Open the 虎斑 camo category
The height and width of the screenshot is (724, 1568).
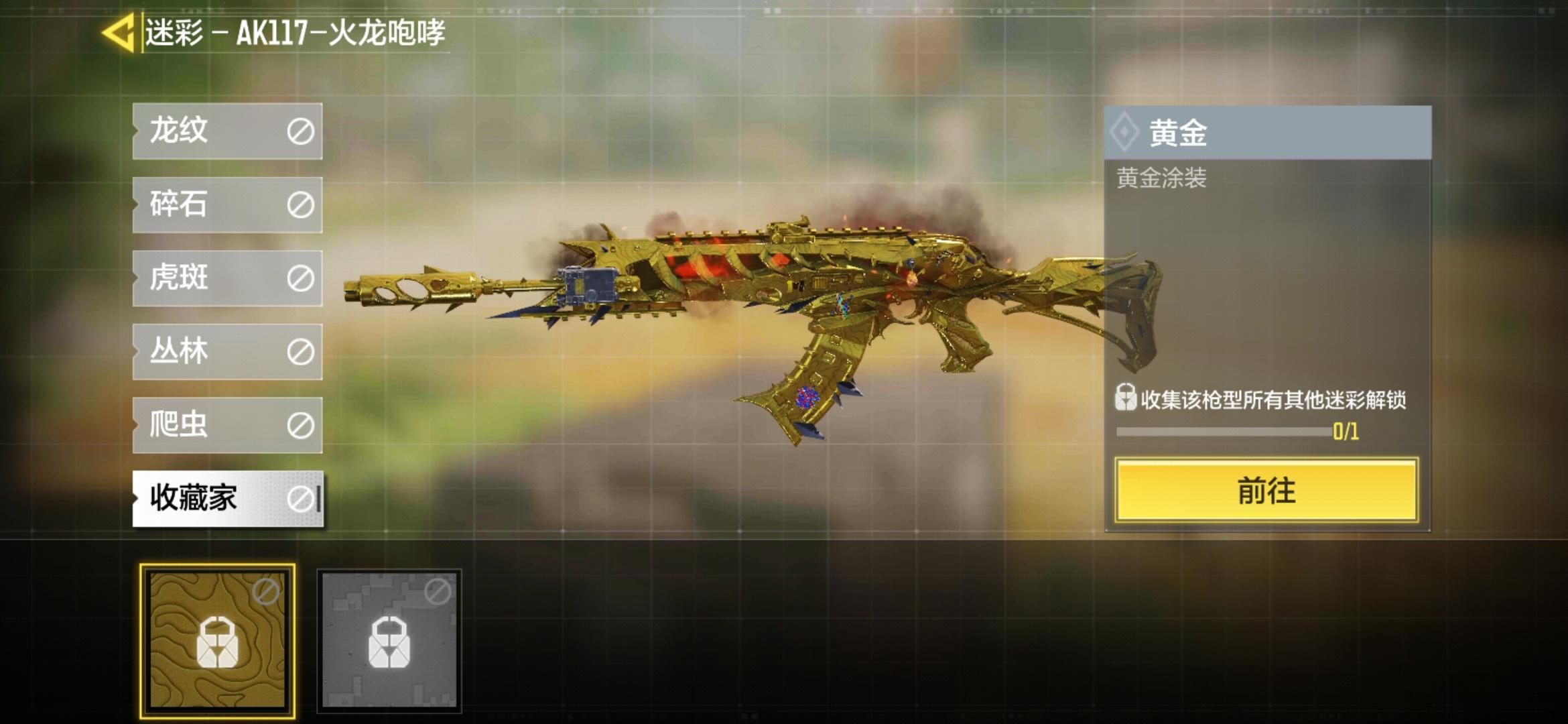[x=227, y=278]
